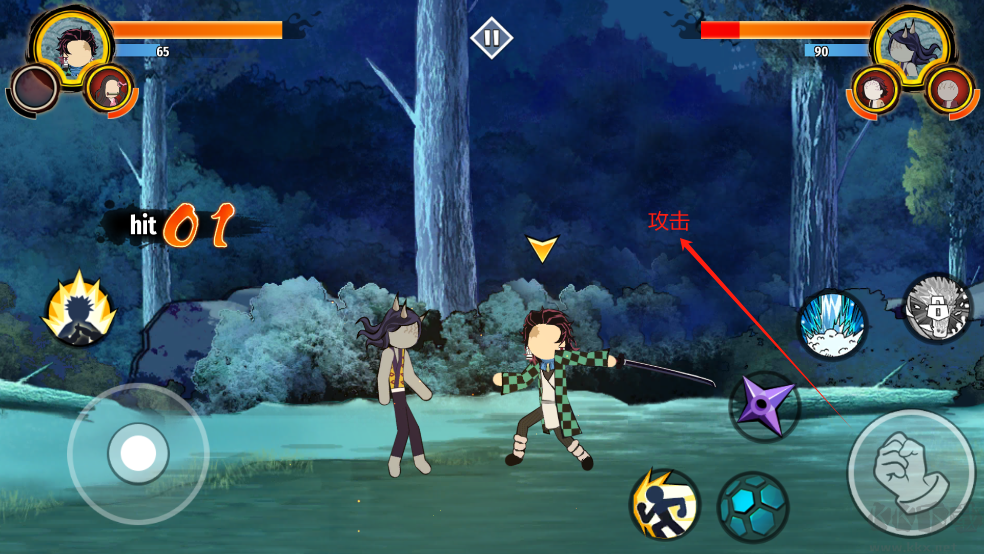
Task: Select the darkened teammate portrait on player side
Action: [36, 89]
